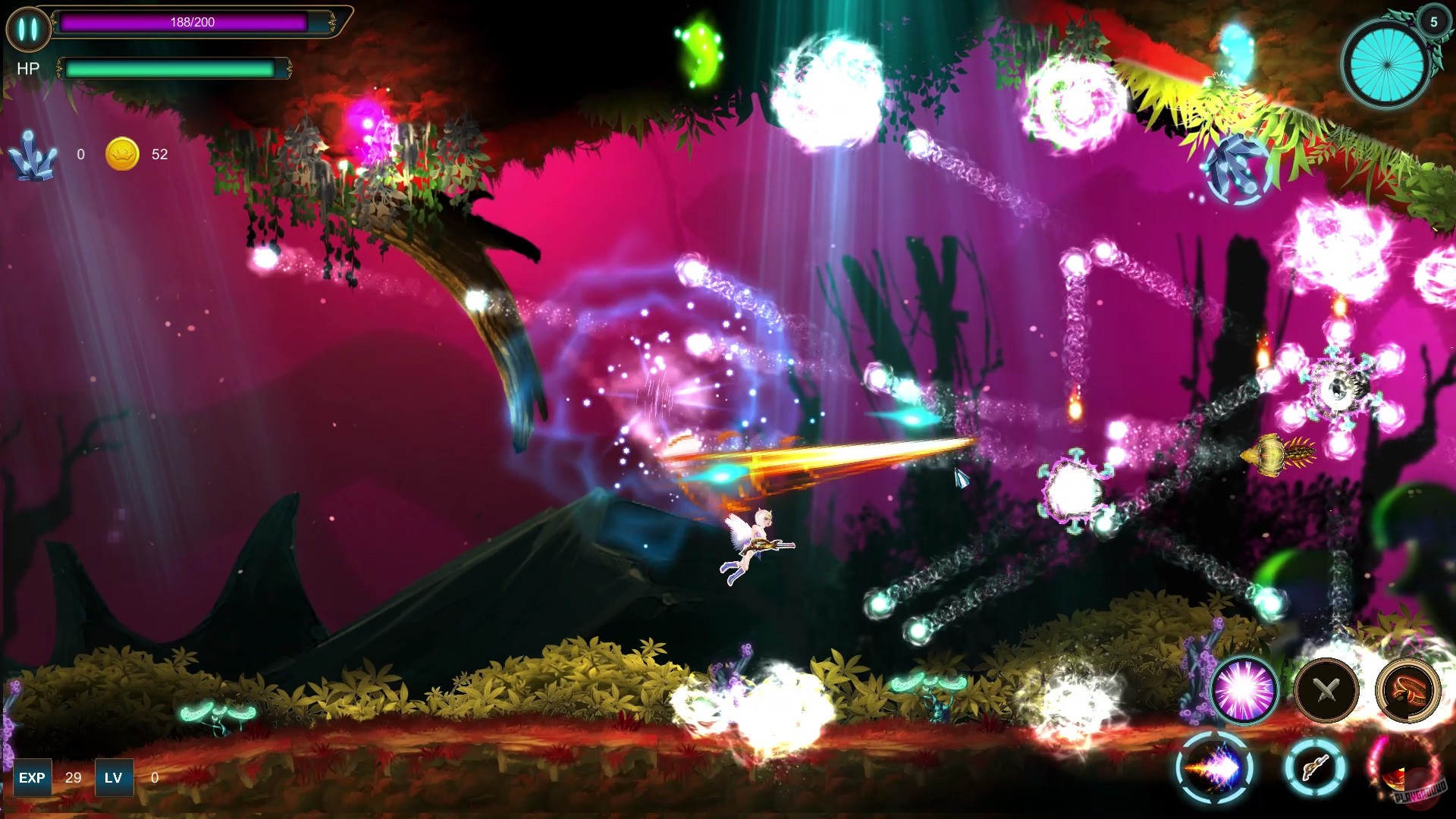Select the crystal count showing 0

[x=80, y=155]
